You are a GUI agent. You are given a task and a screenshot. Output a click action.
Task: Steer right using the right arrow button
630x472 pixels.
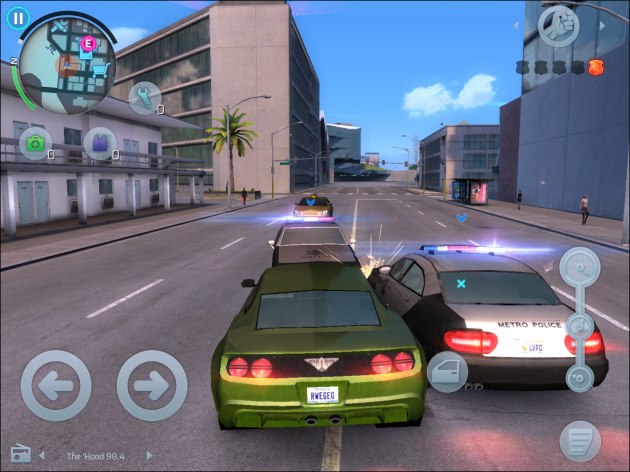(152, 385)
